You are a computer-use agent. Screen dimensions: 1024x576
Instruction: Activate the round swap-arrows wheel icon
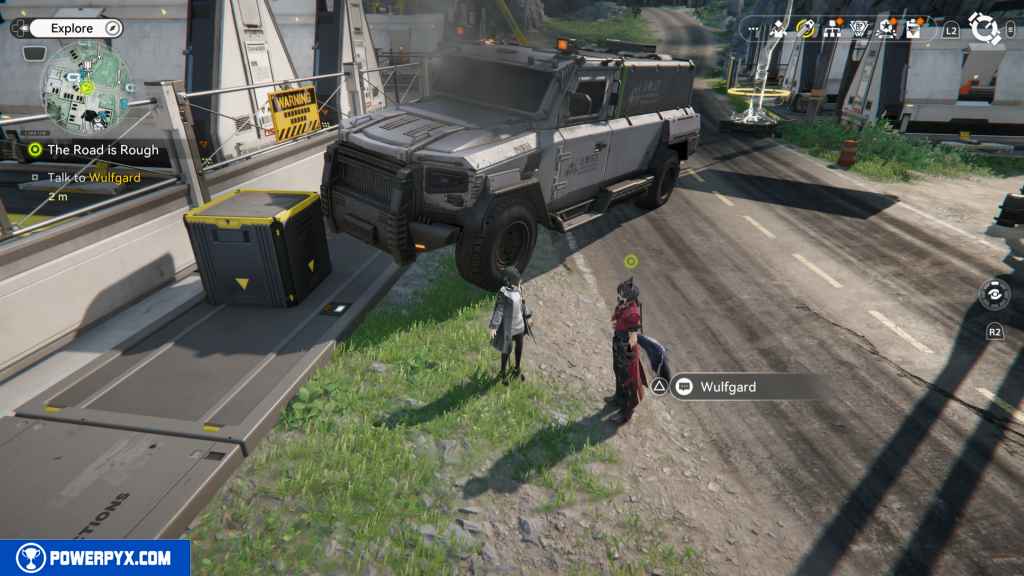click(x=994, y=294)
